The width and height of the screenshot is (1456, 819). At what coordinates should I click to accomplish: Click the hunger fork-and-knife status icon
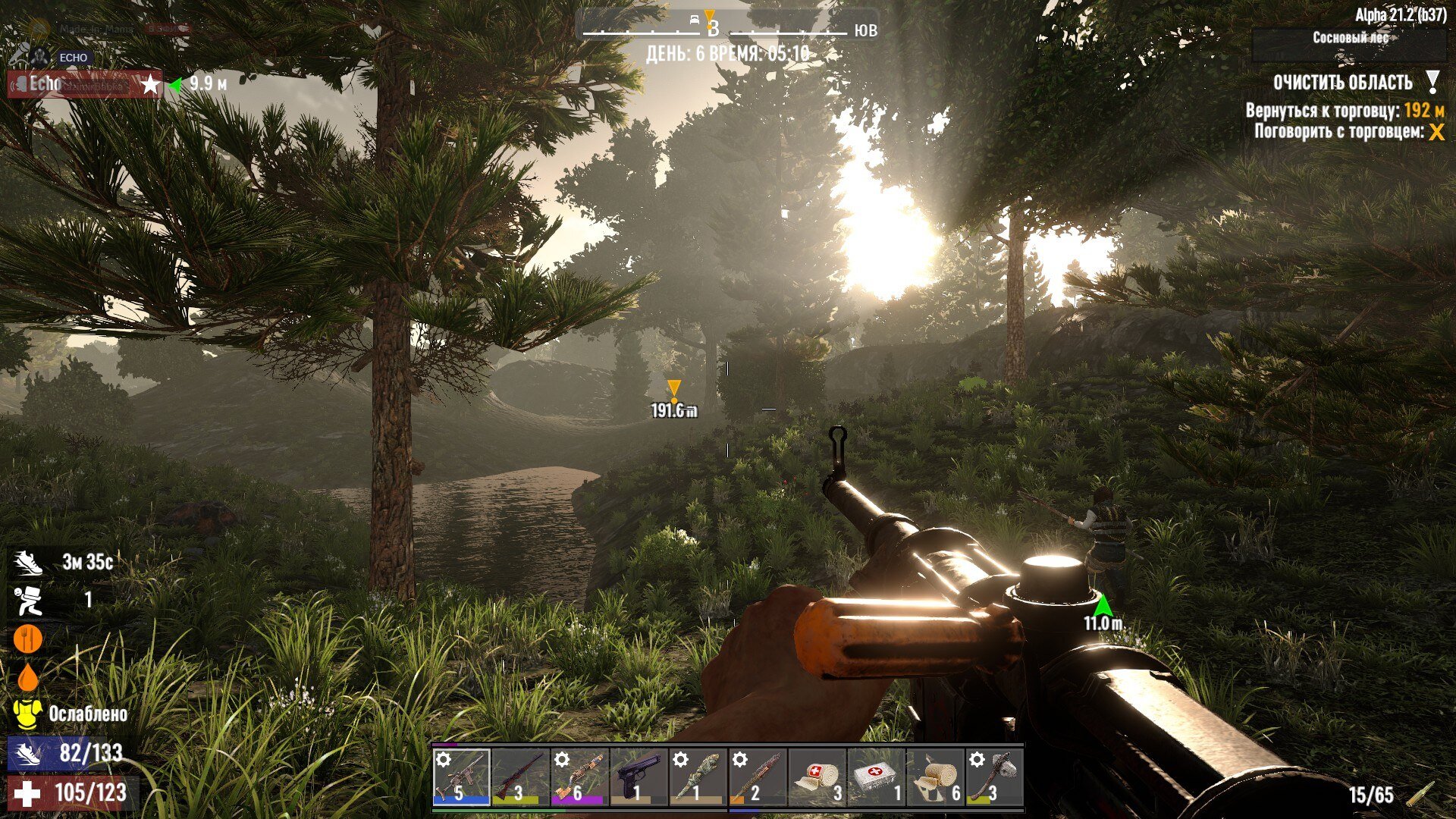click(27, 639)
